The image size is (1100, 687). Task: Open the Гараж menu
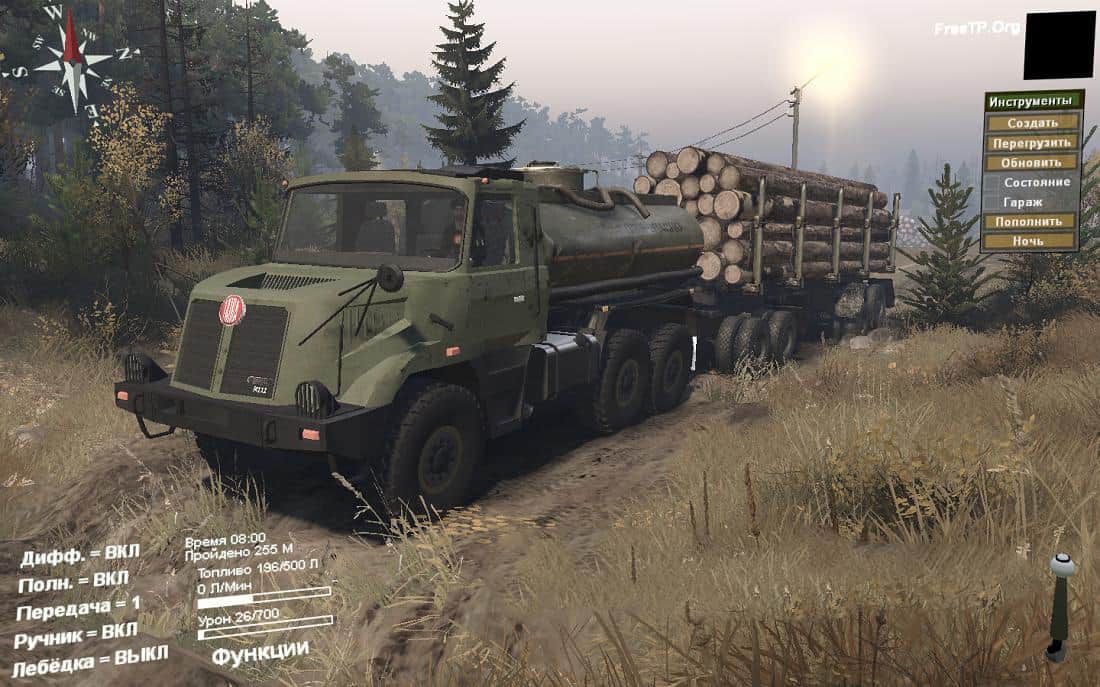pos(1032,201)
